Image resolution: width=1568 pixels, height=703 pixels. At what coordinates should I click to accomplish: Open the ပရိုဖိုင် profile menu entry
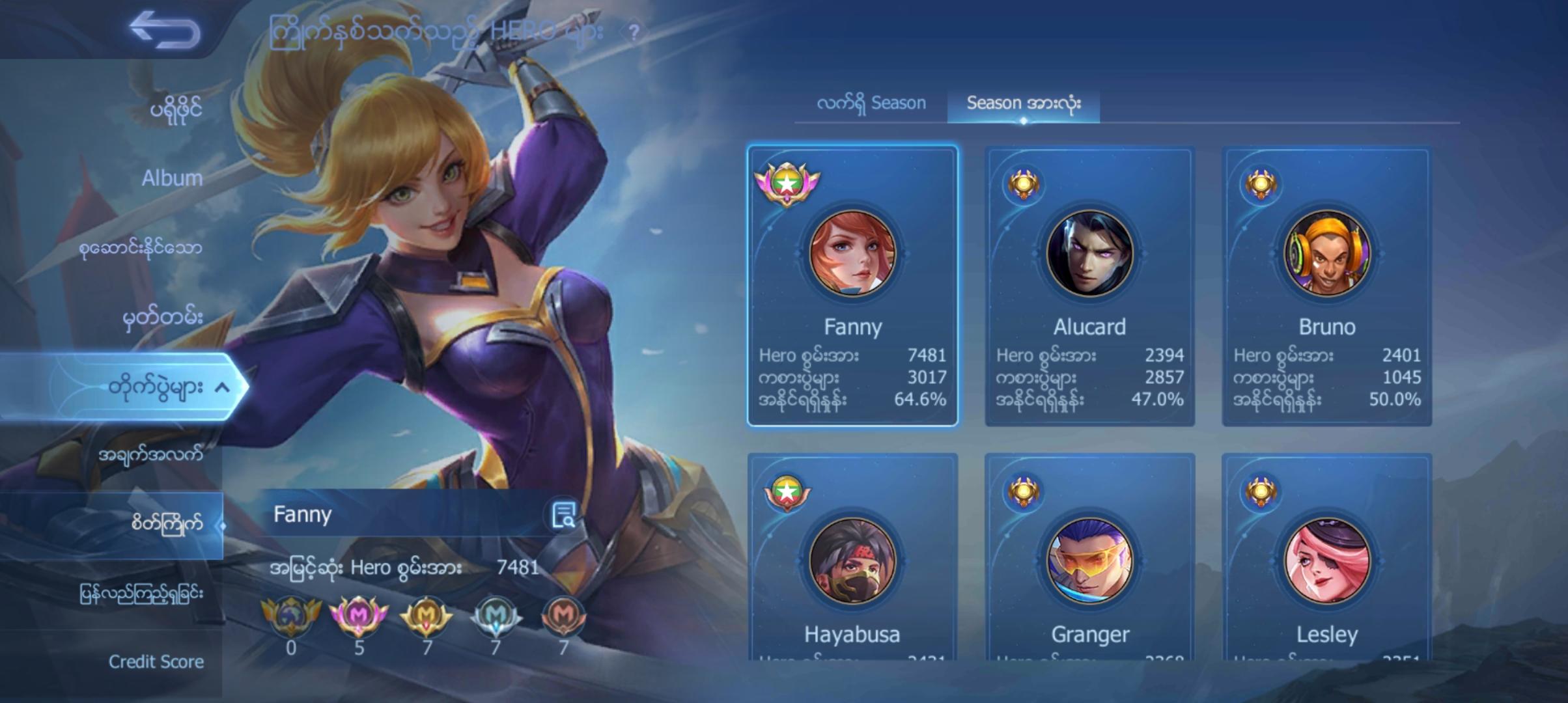pyautogui.click(x=176, y=109)
